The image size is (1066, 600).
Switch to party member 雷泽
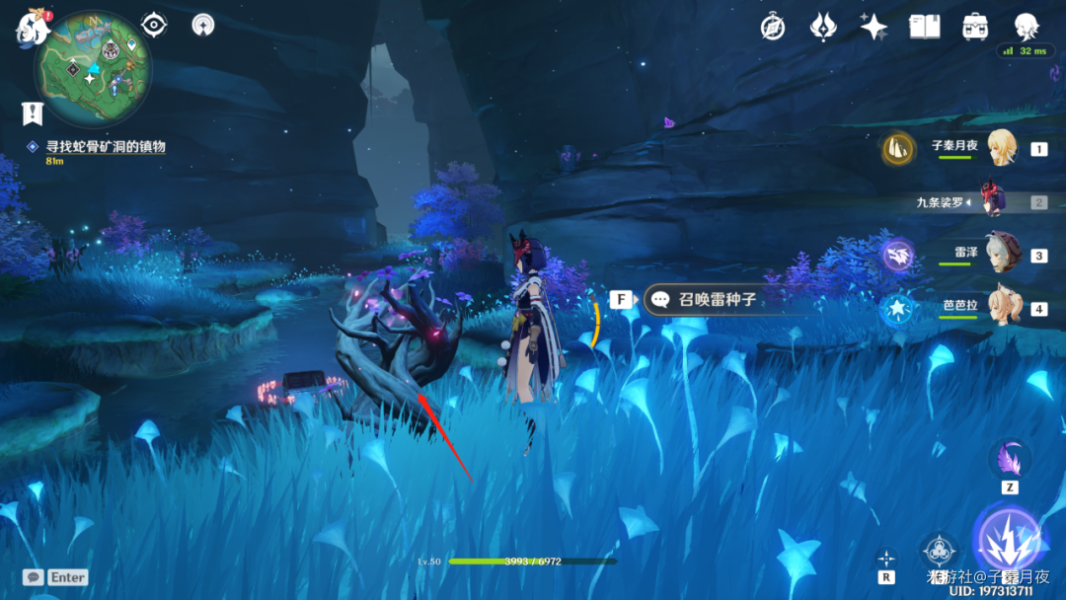pos(1000,254)
